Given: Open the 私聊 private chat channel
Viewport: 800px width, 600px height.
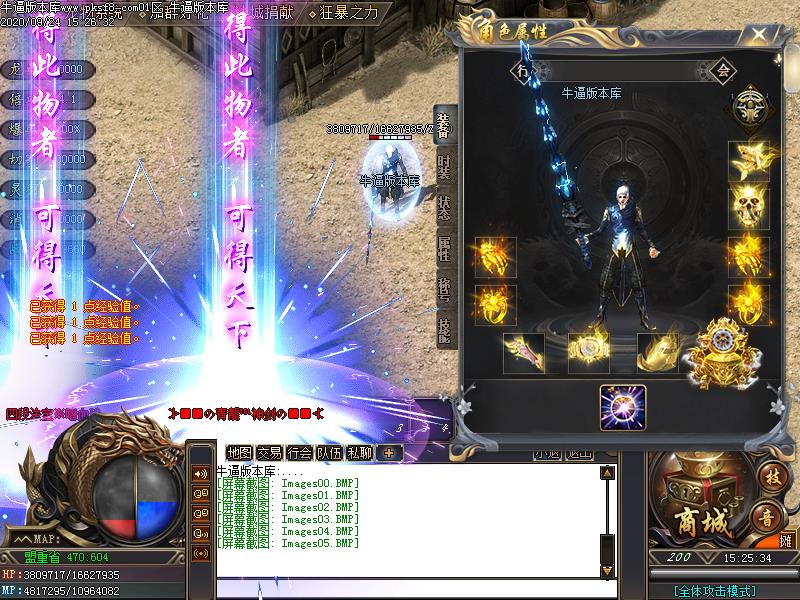Looking at the screenshot, I should click(x=359, y=452).
